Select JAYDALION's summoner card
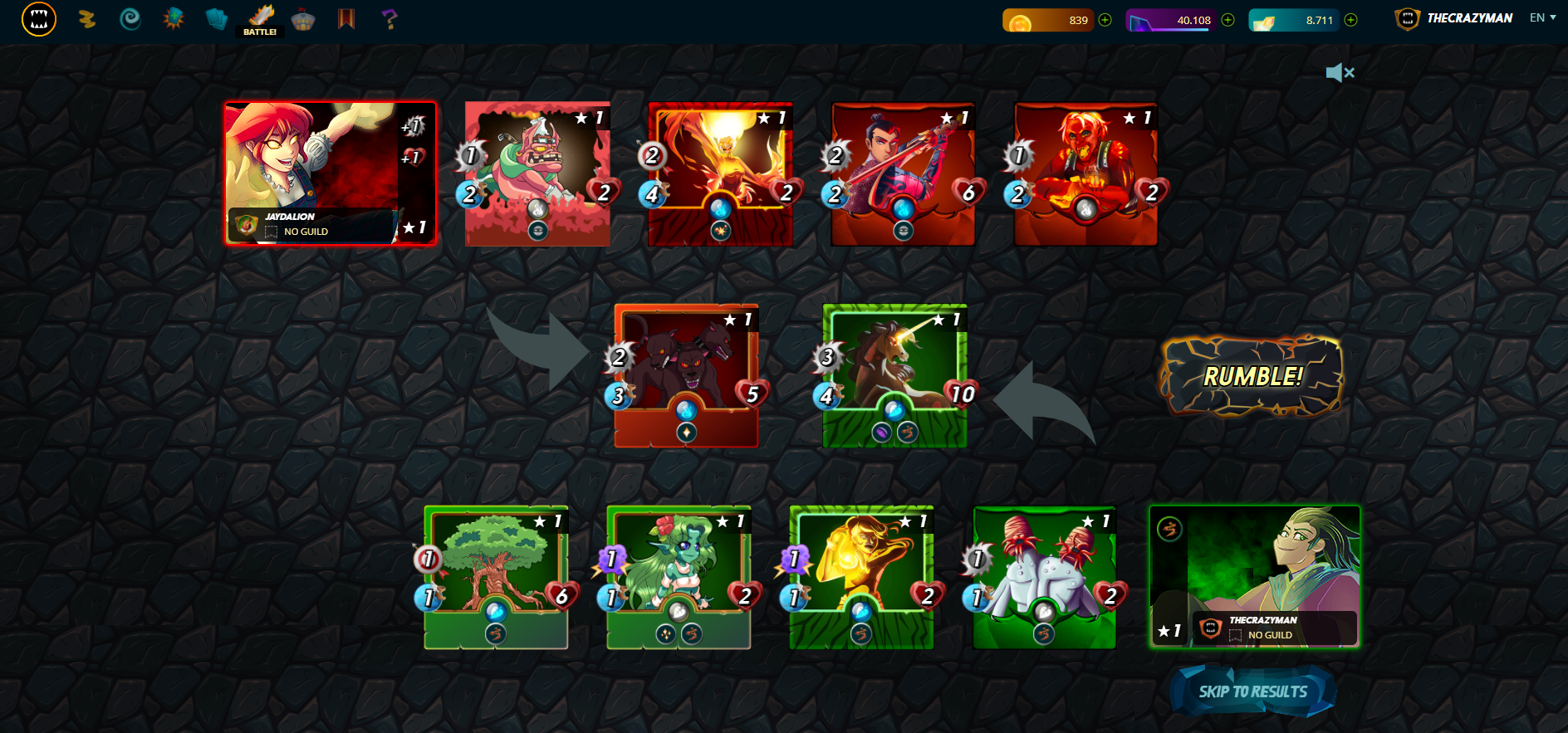This screenshot has height=733, width=1568. (329, 173)
